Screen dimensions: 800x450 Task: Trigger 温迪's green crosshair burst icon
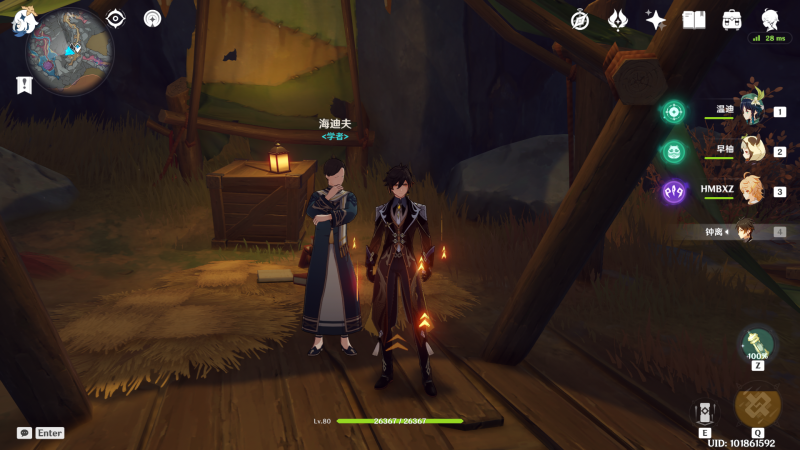coord(673,112)
